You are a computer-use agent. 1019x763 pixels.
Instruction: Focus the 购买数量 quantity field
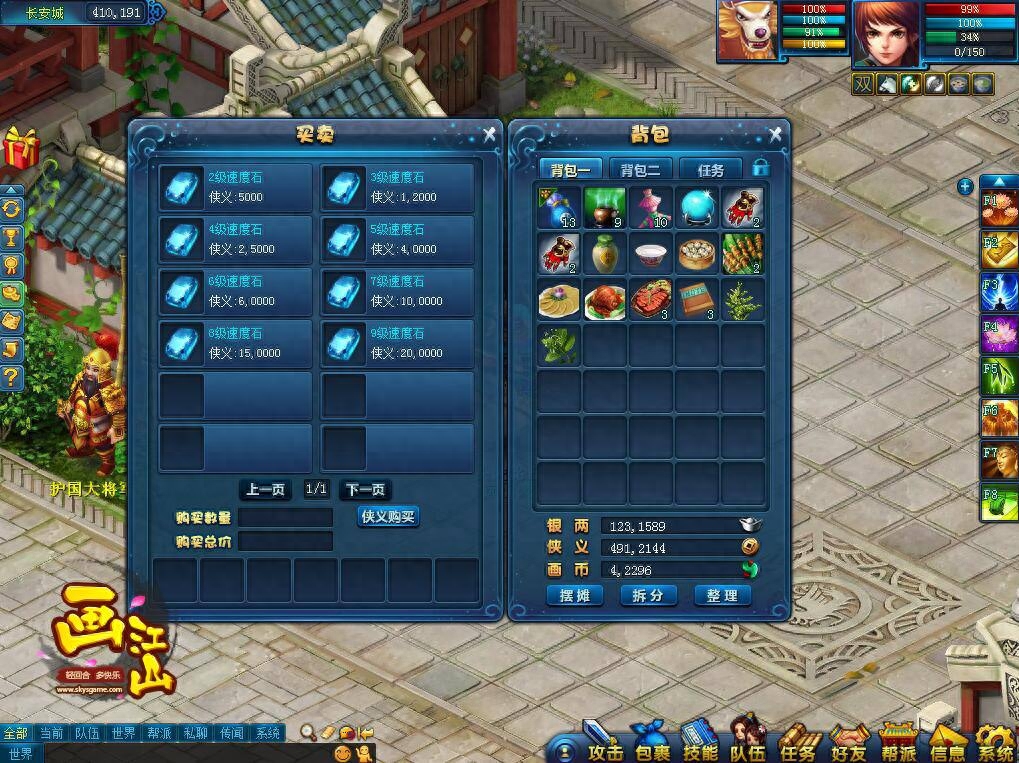pos(285,517)
